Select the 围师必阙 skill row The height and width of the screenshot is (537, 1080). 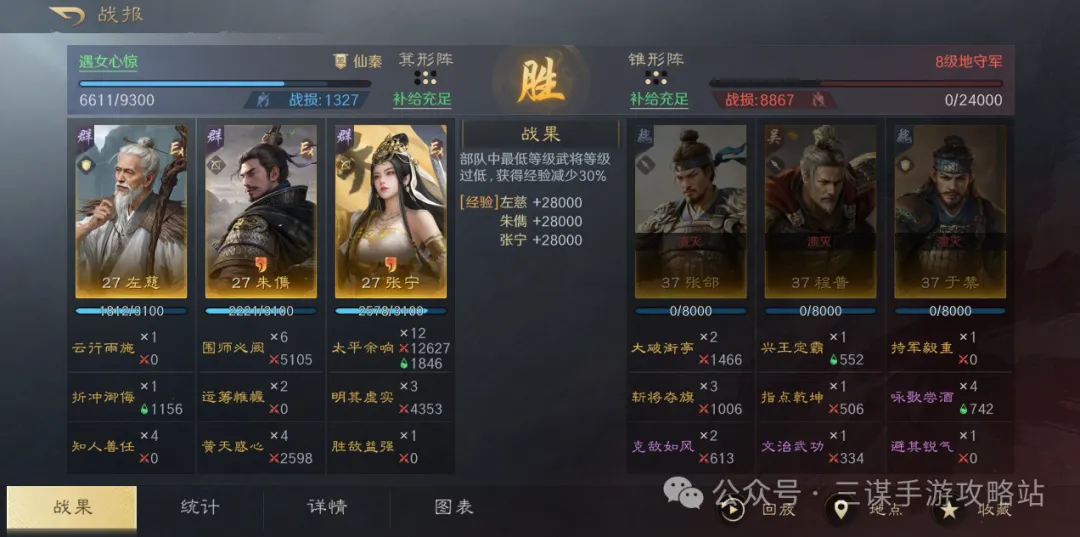click(232, 348)
